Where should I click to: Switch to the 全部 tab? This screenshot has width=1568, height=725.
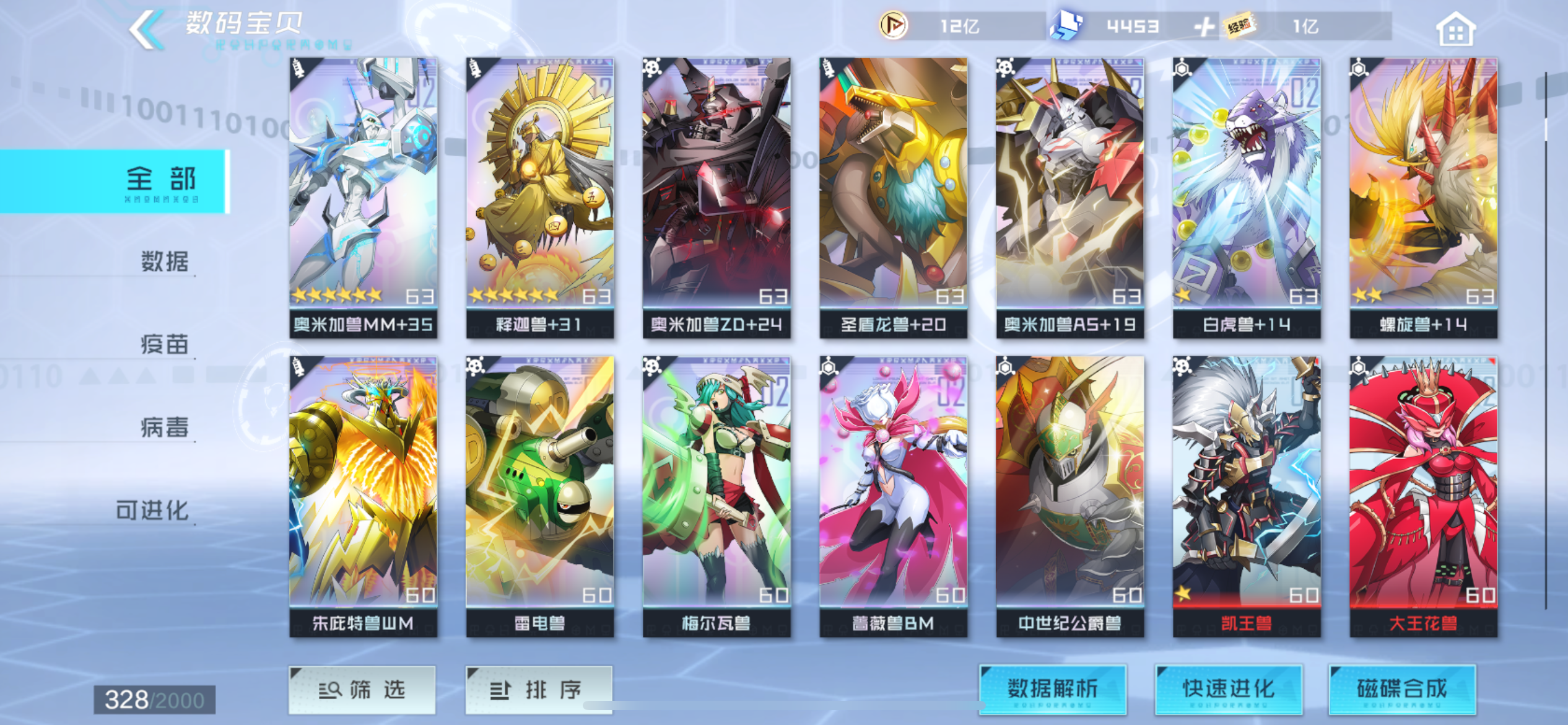coord(161,178)
